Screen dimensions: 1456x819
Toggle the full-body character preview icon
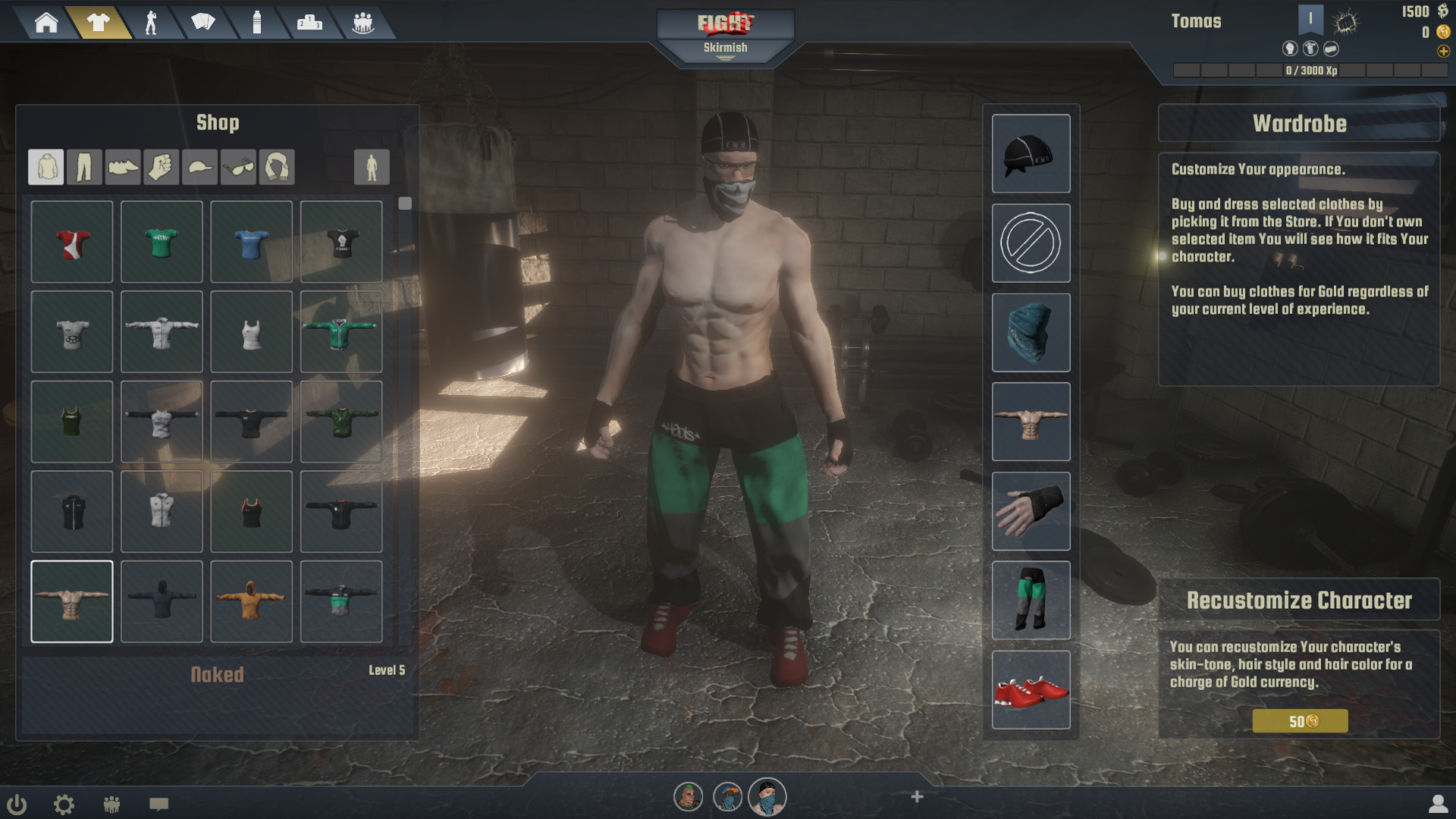[x=372, y=167]
